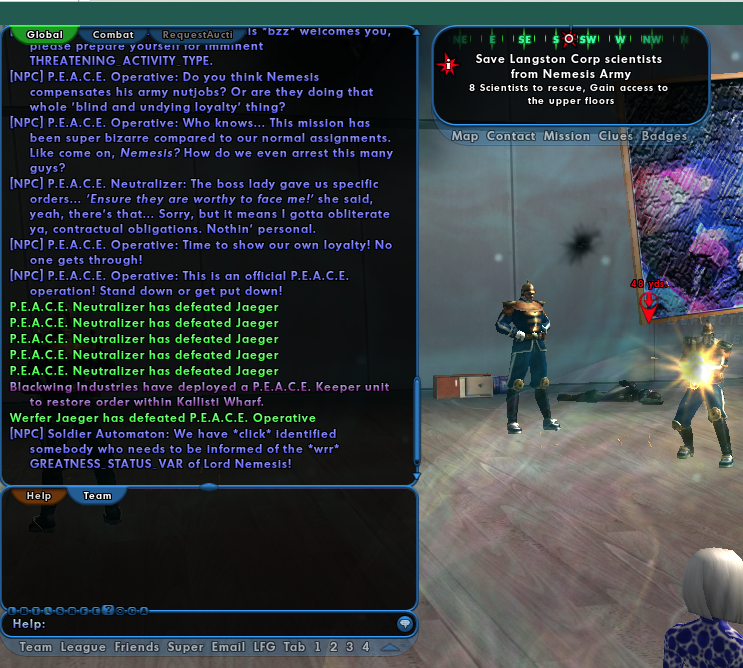This screenshot has width=743, height=668.
Task: Open the Super group window
Action: tap(185, 647)
